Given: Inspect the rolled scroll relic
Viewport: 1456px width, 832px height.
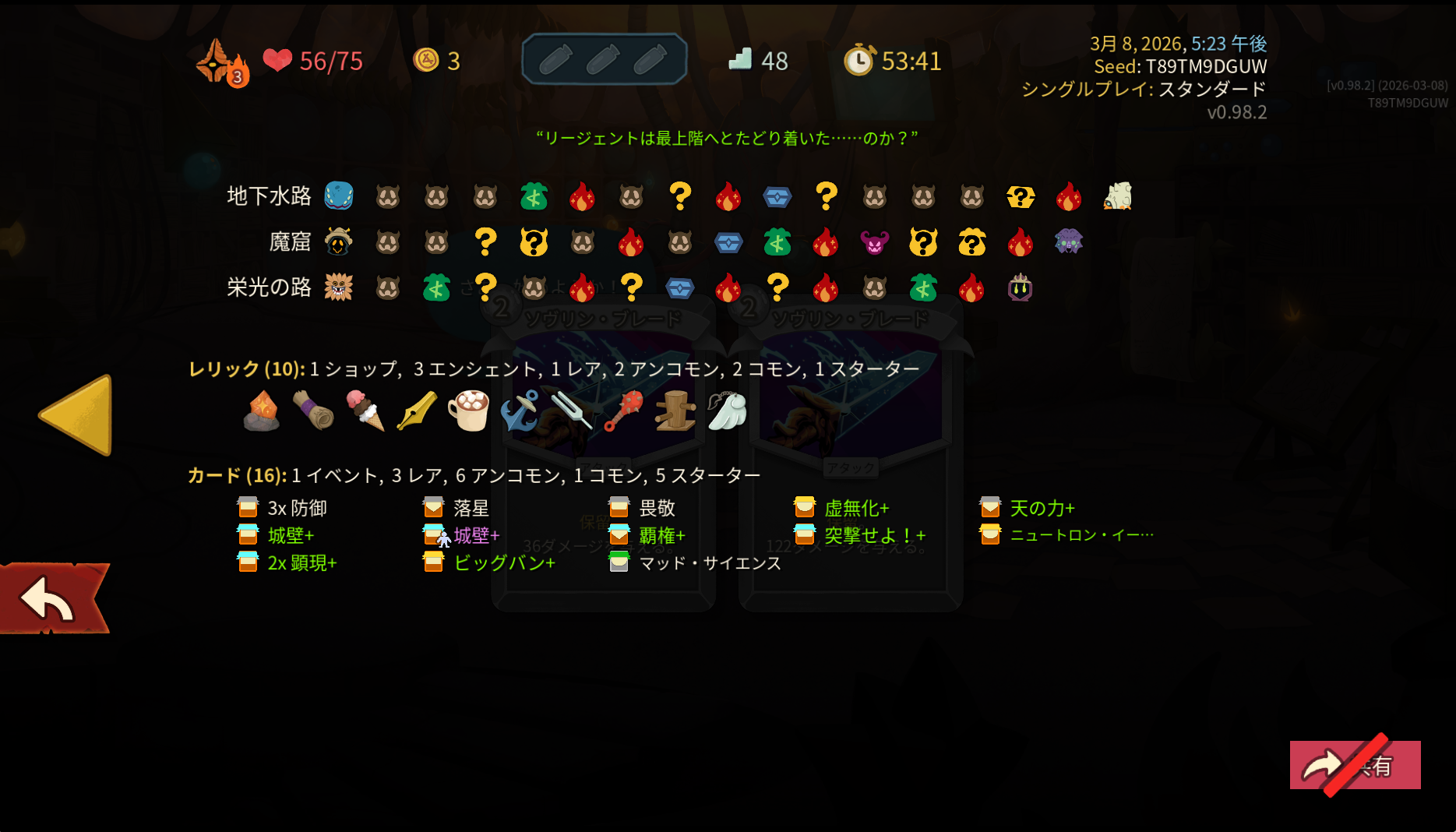Looking at the screenshot, I should (x=313, y=411).
